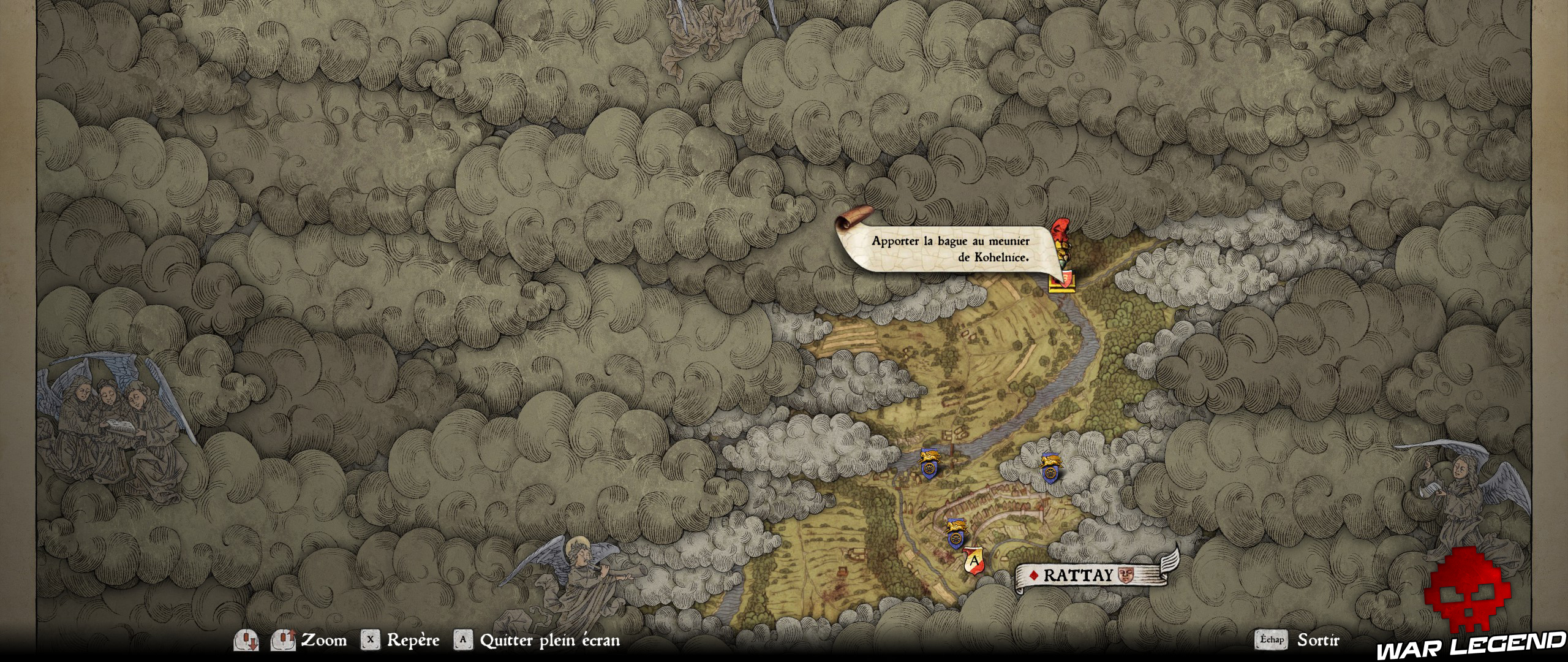1568x662 pixels.
Task: Select the player's red-yellow 'A' shield marker
Action: tap(974, 560)
